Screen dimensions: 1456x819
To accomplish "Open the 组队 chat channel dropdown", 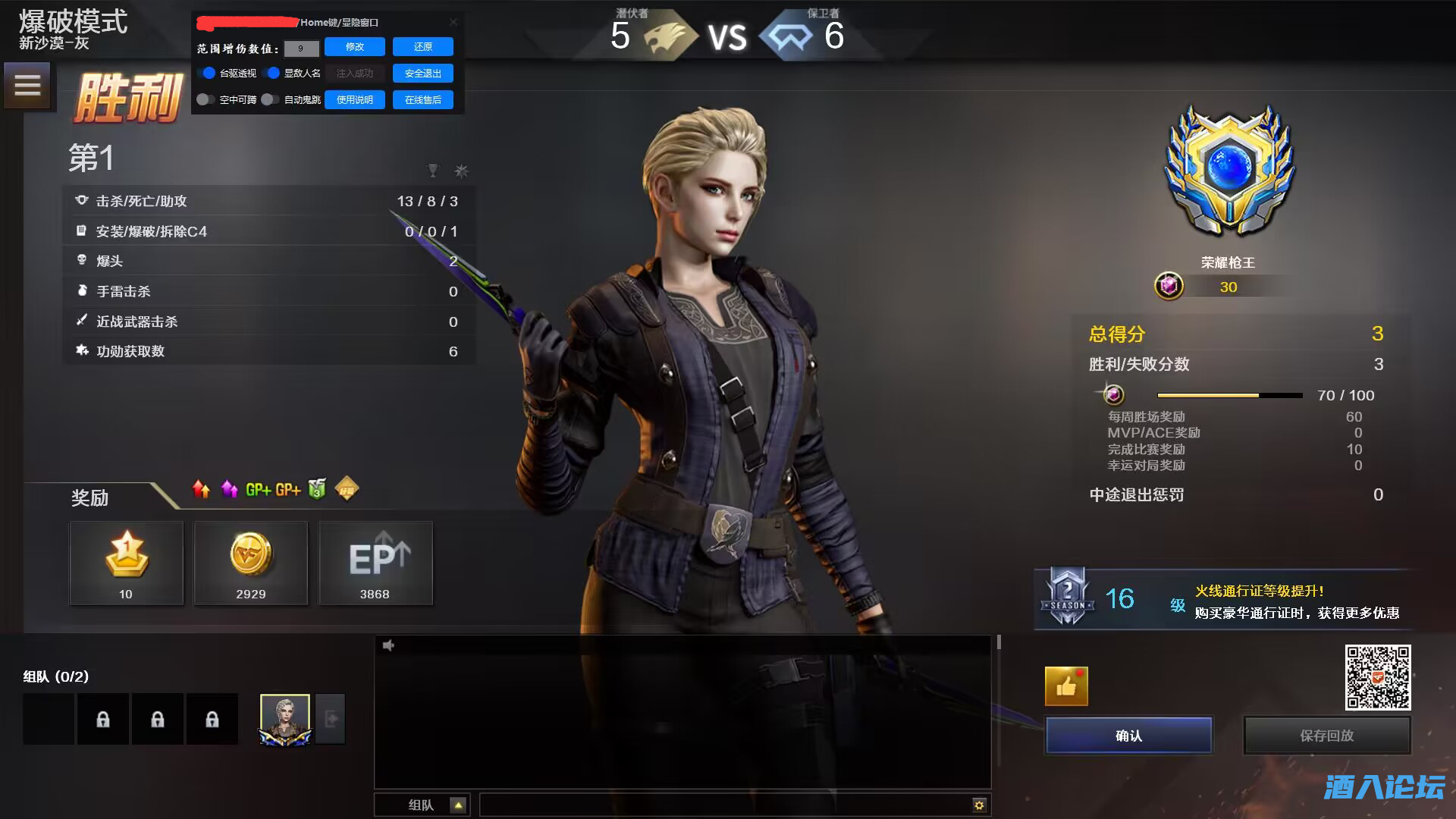I will tap(458, 805).
